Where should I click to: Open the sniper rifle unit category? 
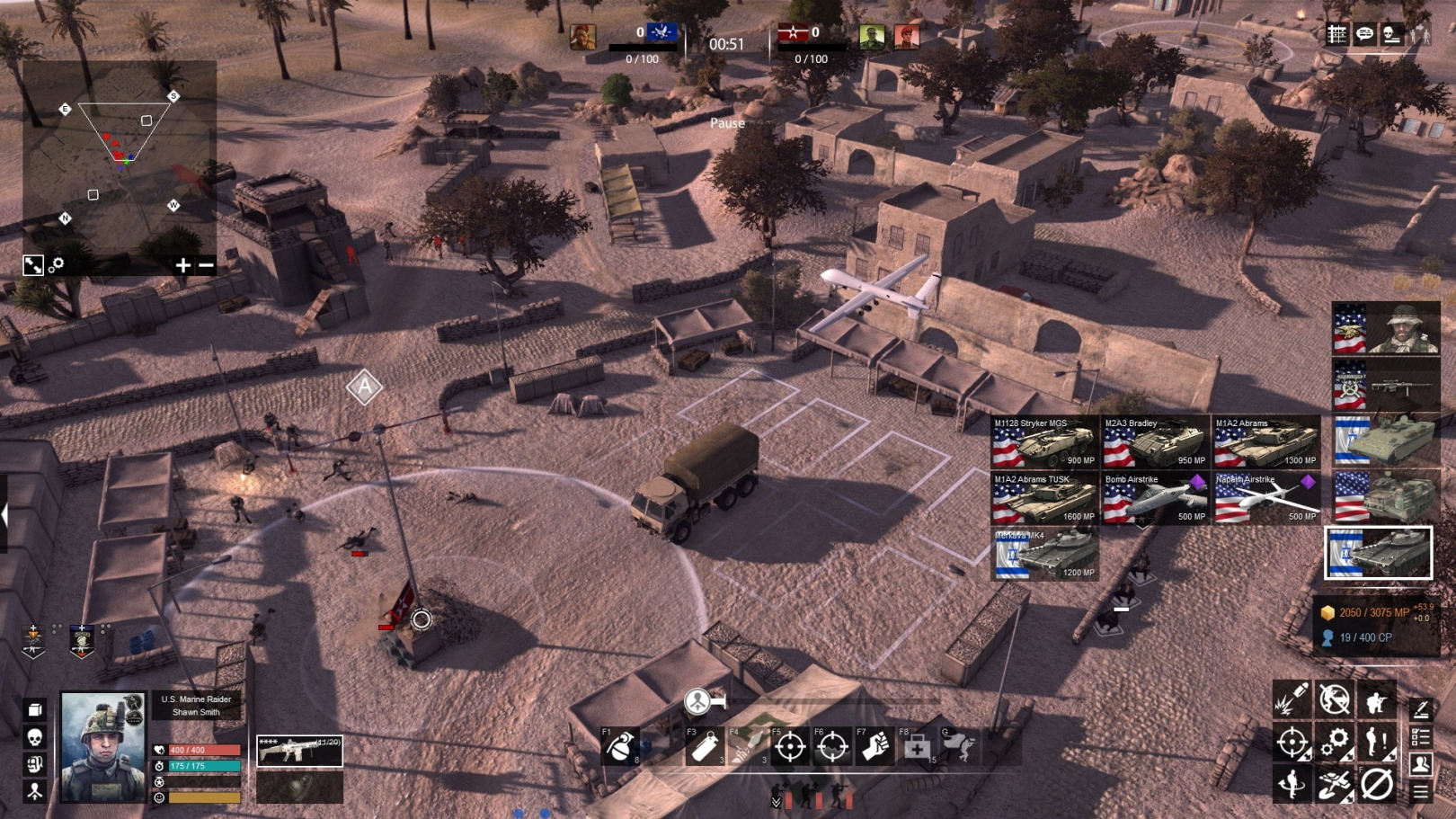click(1385, 385)
